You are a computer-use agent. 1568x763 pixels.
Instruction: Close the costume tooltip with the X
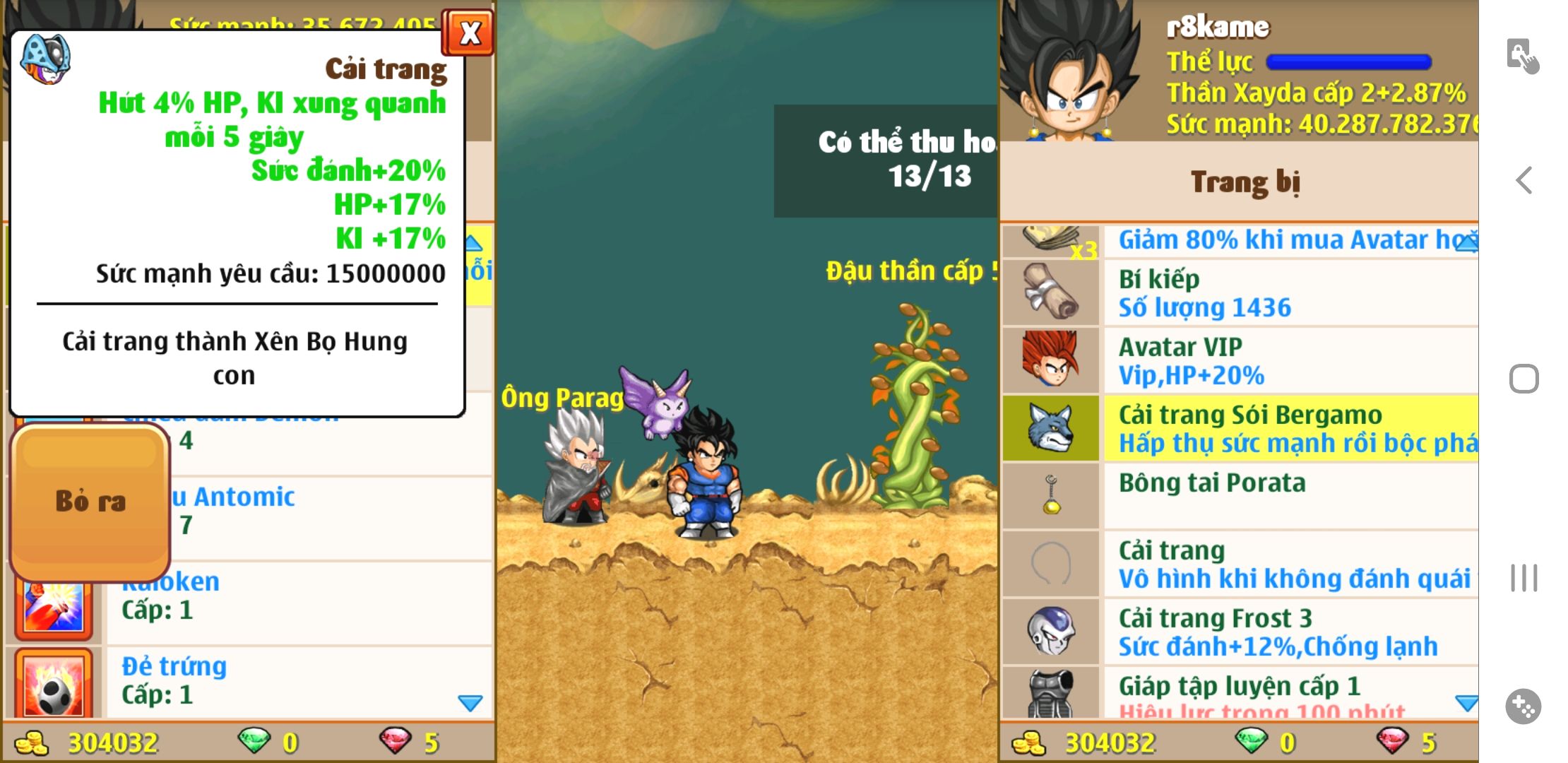click(x=468, y=33)
